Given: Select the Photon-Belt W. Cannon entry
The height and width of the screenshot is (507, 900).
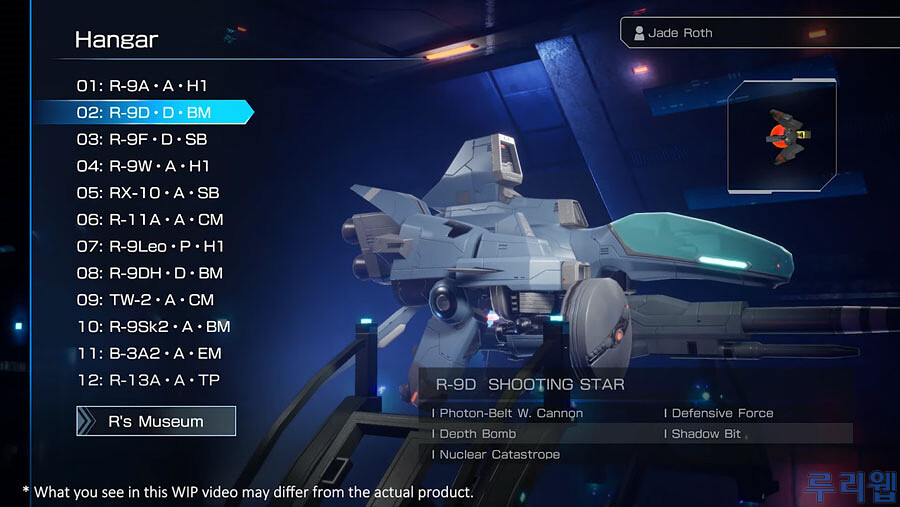Looking at the screenshot, I should tap(511, 413).
